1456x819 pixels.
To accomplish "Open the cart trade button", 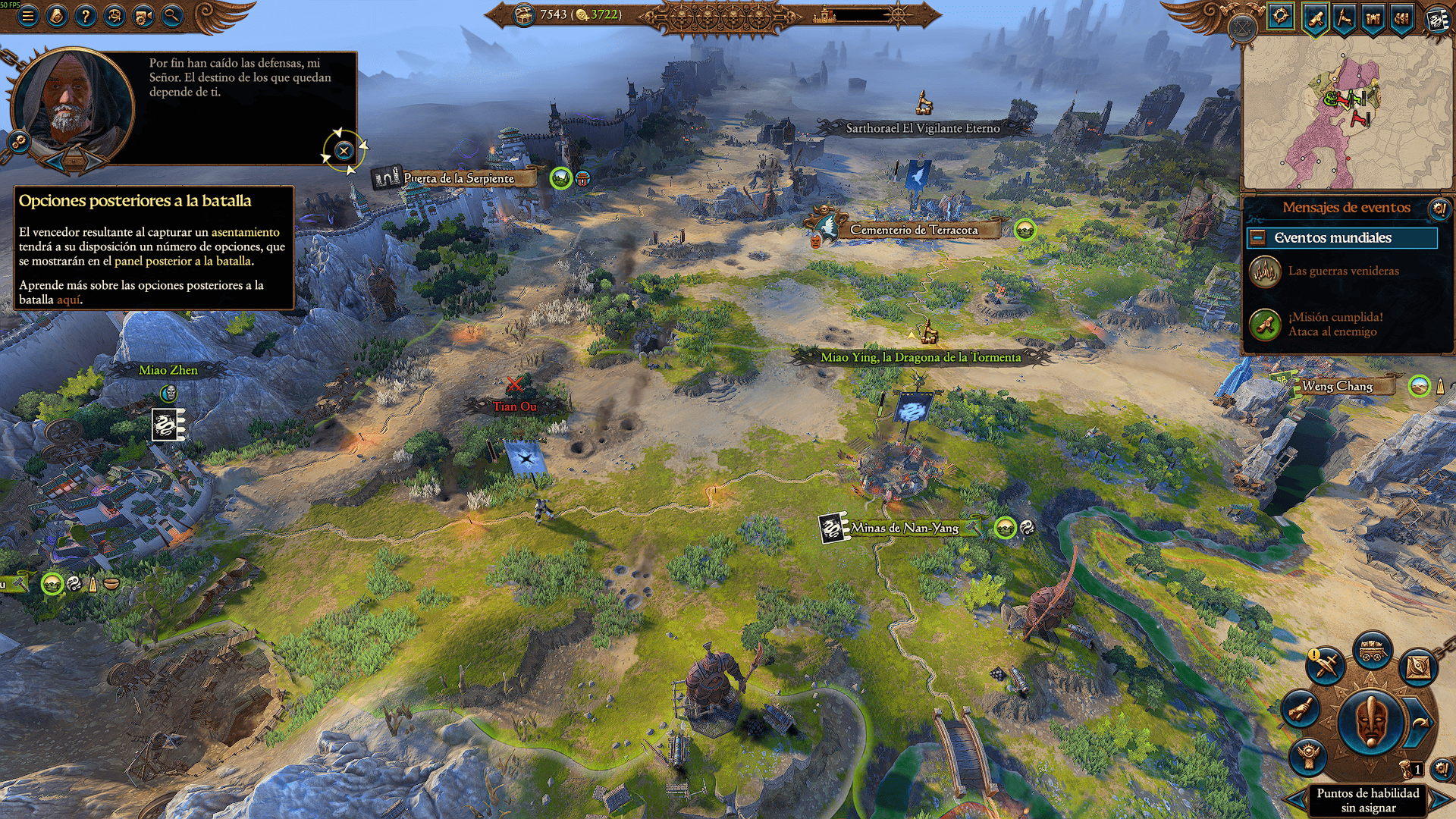I will (1371, 651).
